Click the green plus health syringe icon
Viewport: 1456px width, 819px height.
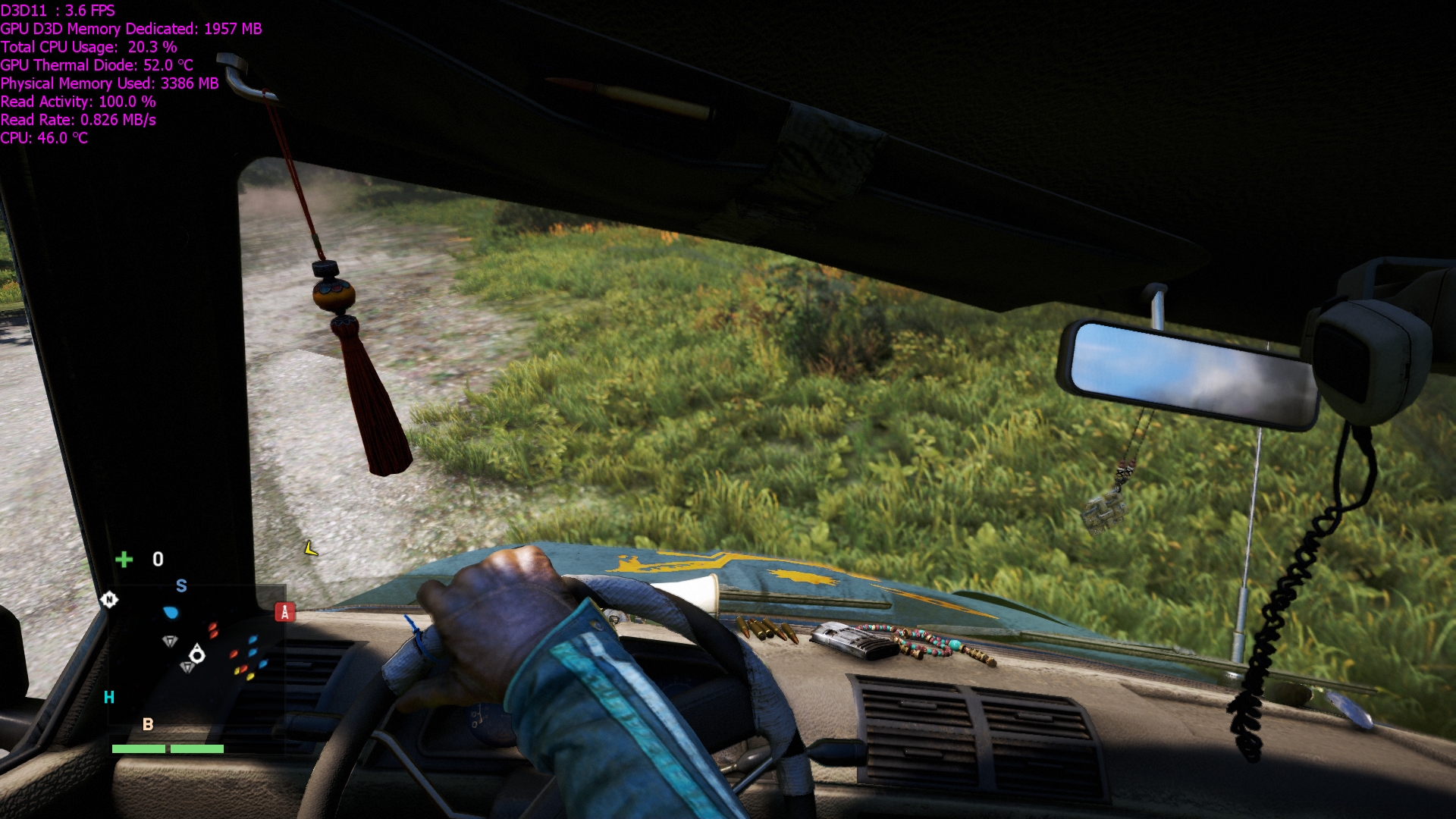[124, 559]
